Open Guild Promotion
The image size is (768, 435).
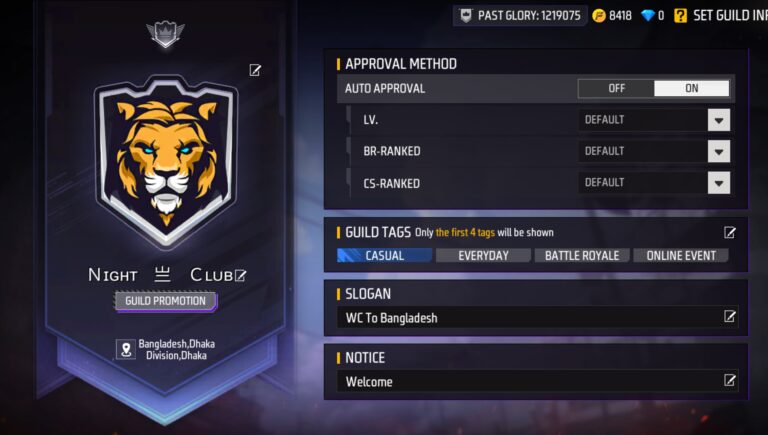(165, 300)
